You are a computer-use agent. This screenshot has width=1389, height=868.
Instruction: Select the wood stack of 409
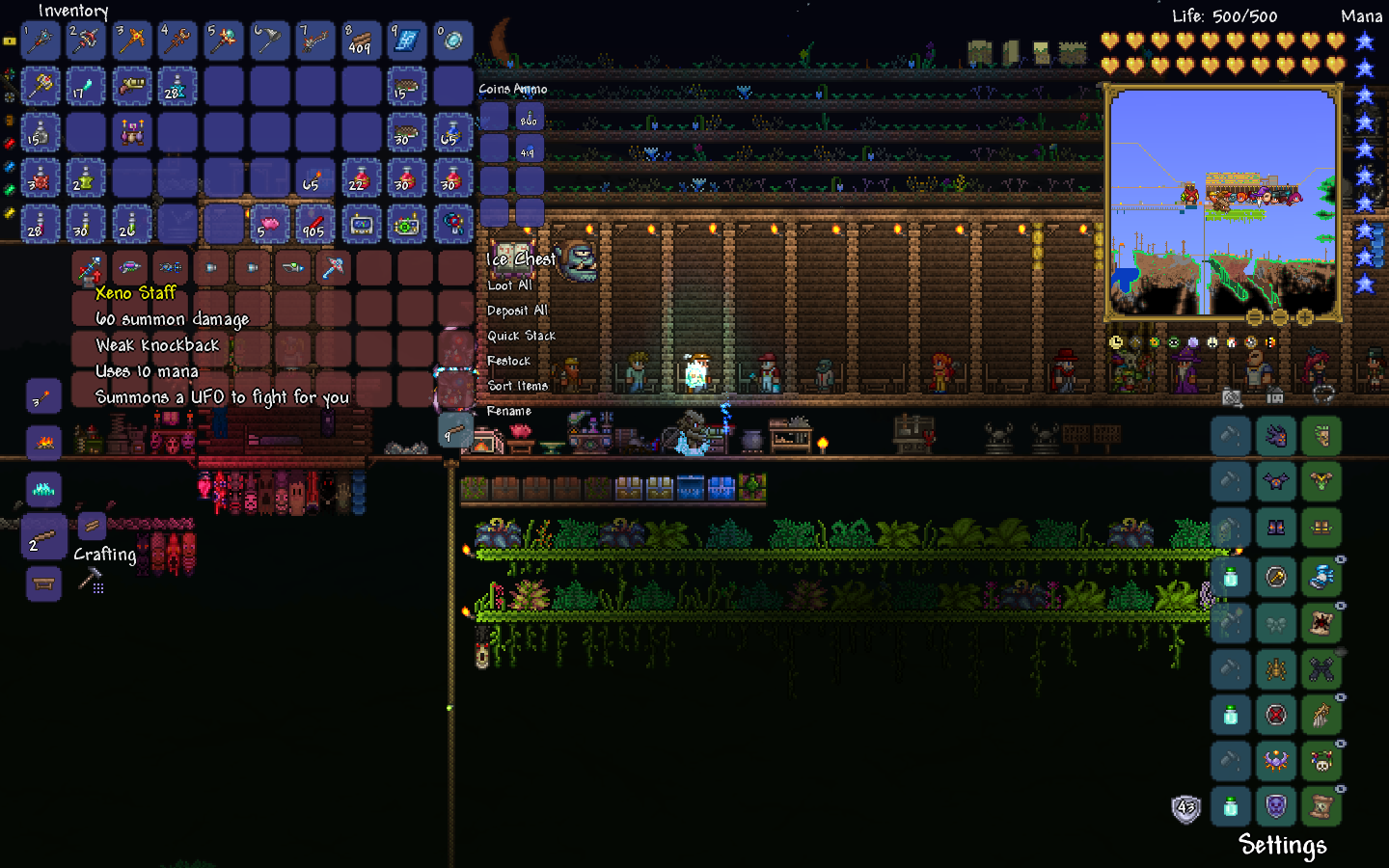coord(361,41)
